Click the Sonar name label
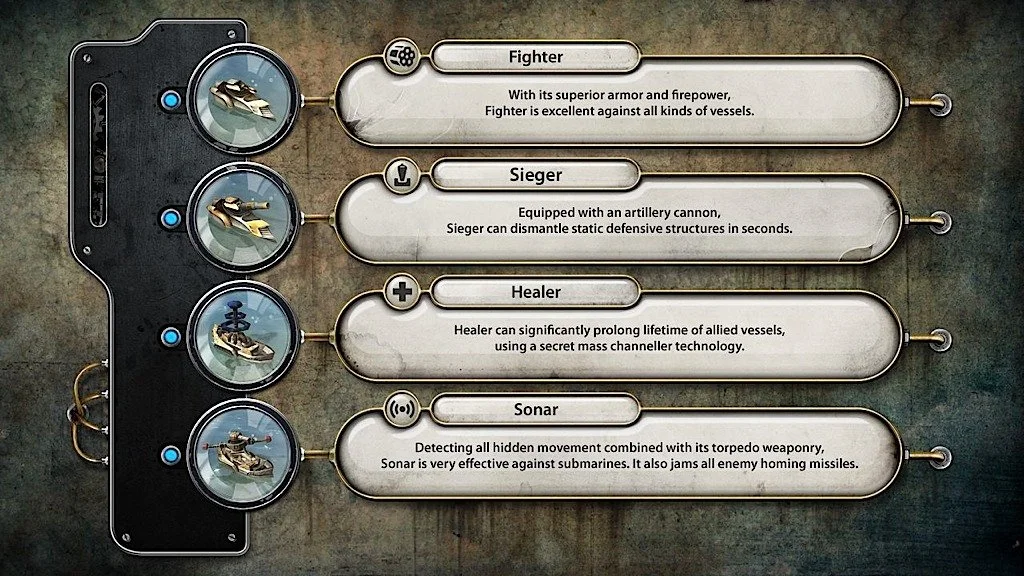The image size is (1024, 576). pos(535,410)
